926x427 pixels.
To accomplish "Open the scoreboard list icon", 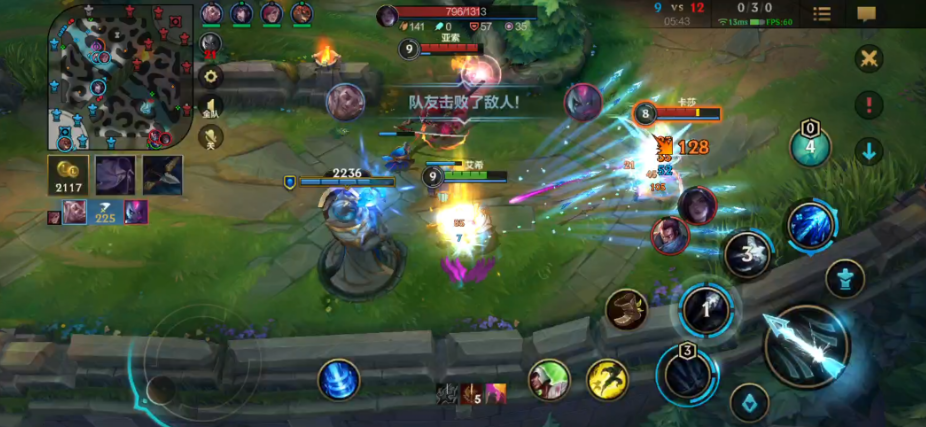I will [821, 14].
